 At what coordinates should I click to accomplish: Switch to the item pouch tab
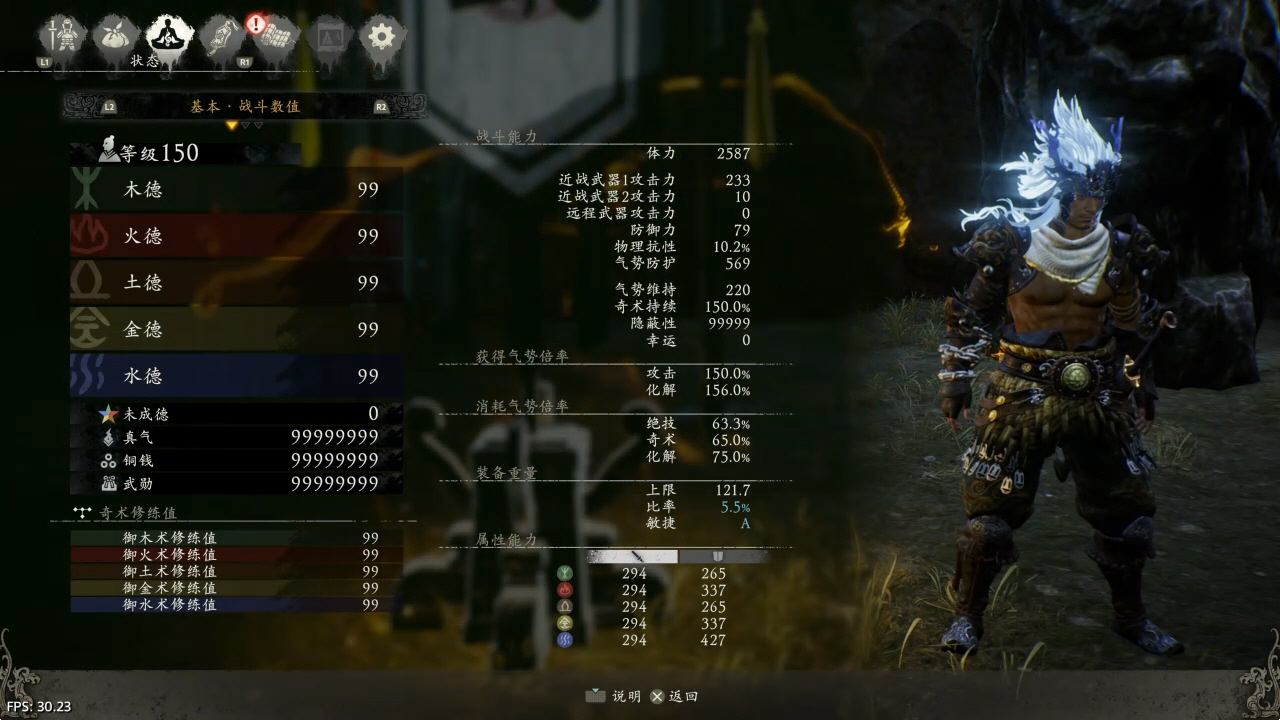[114, 38]
